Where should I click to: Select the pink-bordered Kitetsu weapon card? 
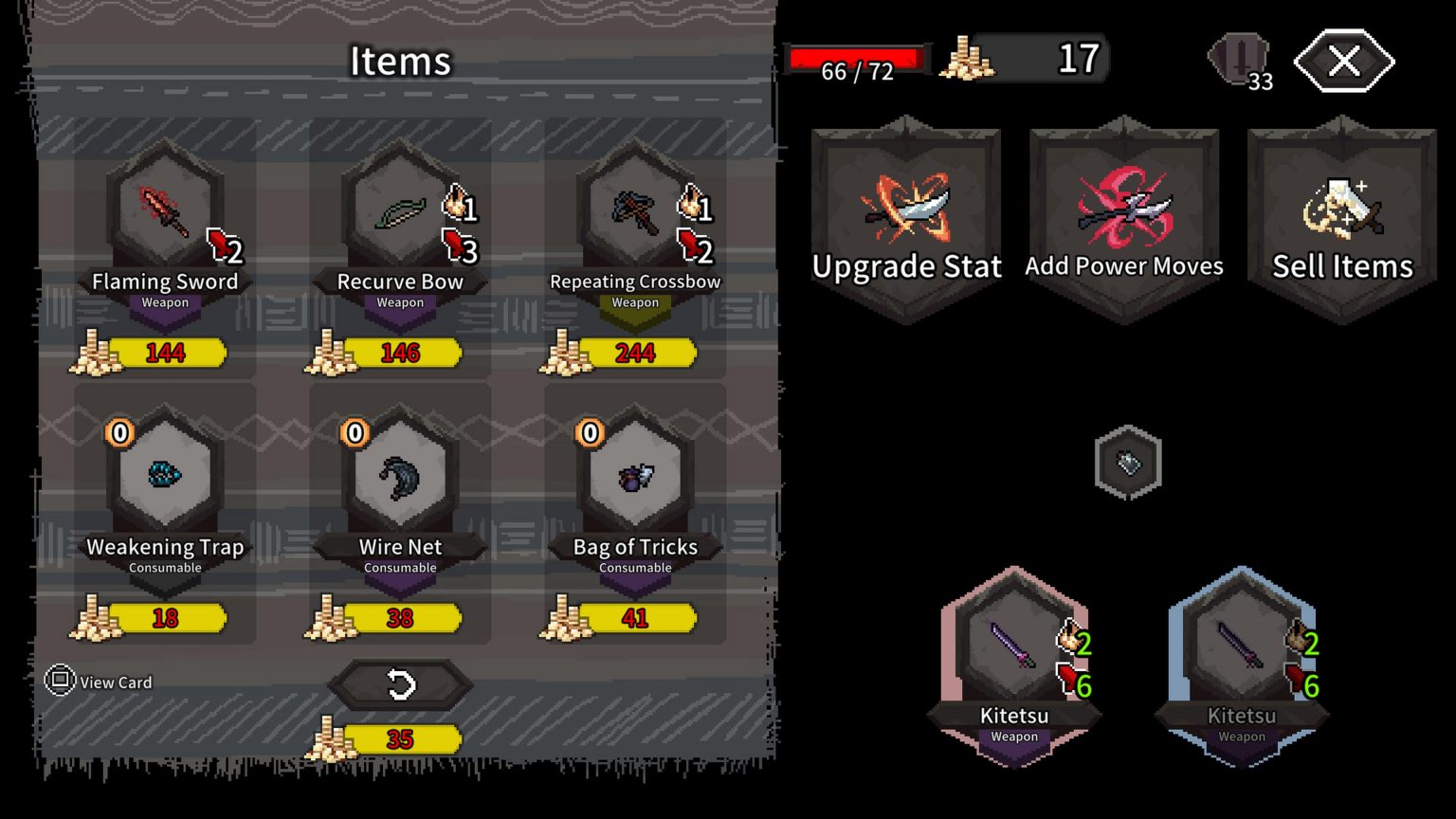(1012, 654)
